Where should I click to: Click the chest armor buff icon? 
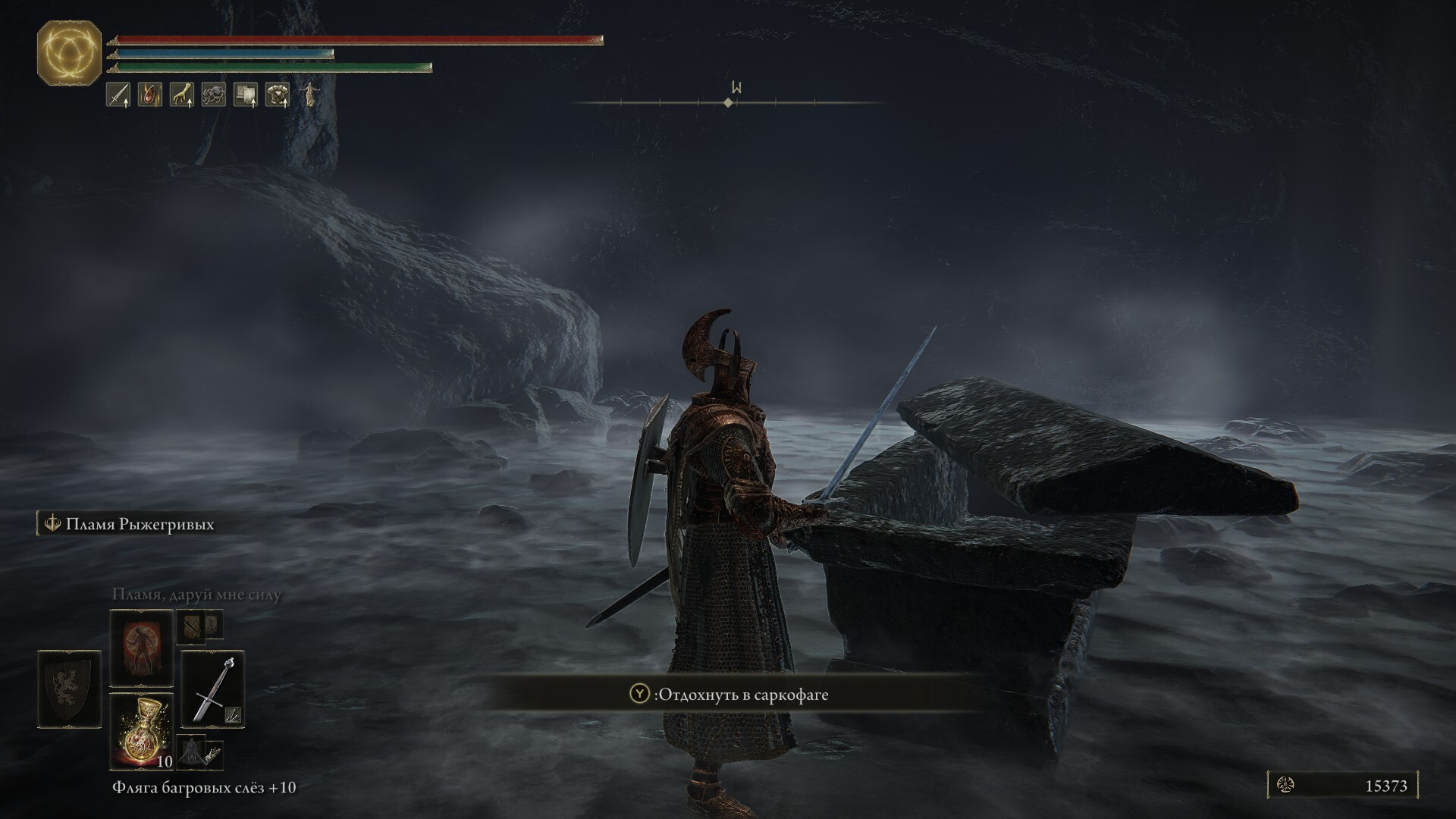click(x=278, y=95)
